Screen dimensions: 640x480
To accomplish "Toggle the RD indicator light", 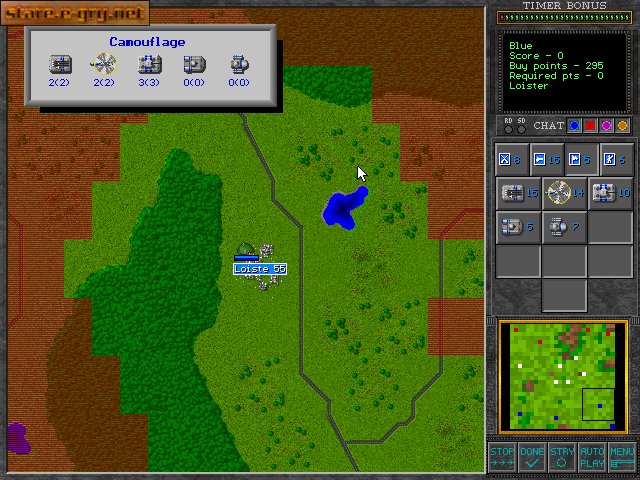I will (509, 127).
